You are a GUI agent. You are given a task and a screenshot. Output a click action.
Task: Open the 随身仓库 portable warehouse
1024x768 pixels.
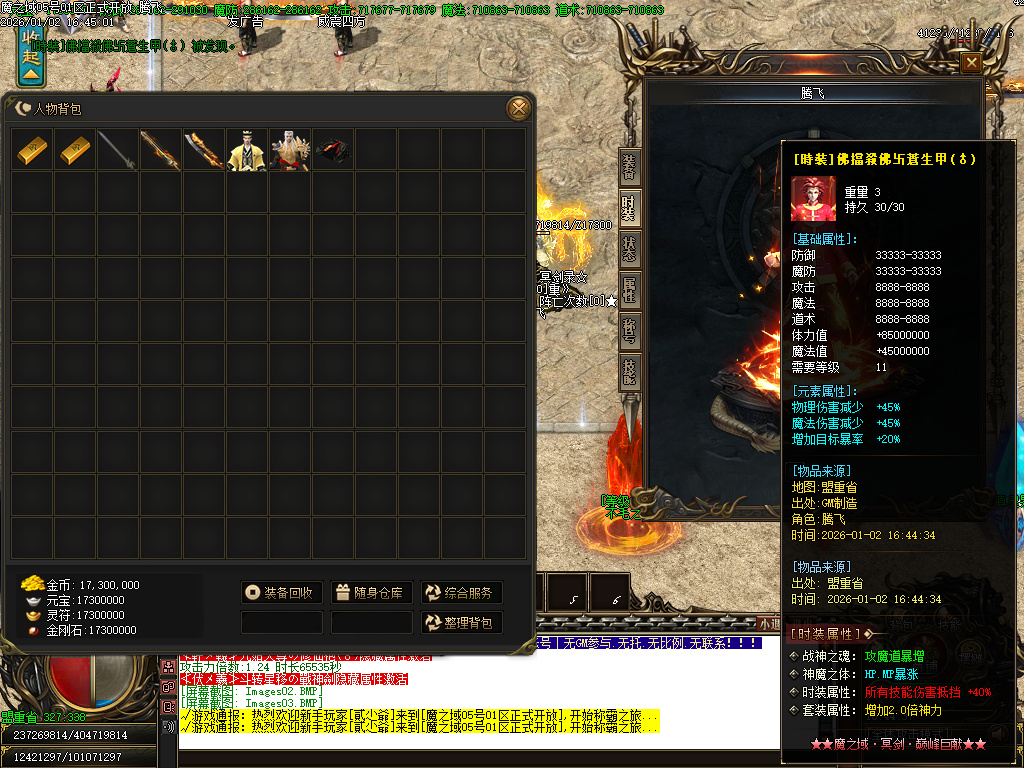pos(369,593)
